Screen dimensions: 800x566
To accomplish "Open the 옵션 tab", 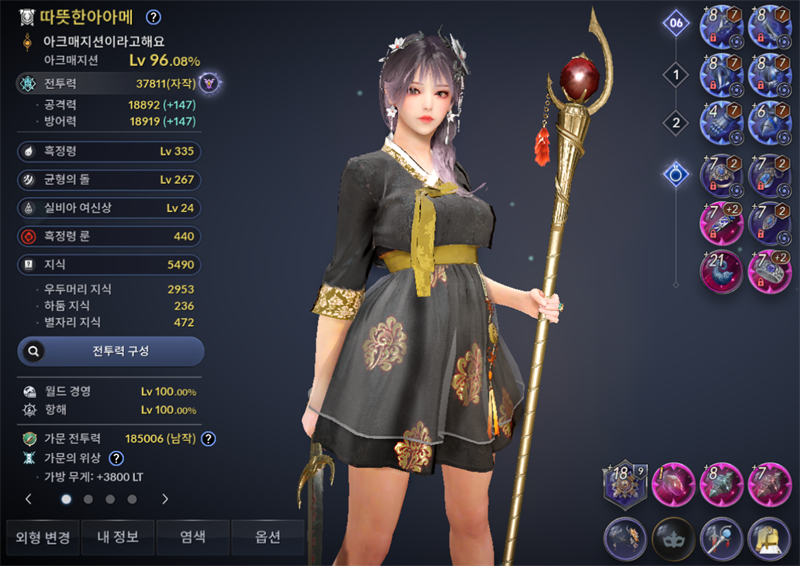I will (267, 538).
